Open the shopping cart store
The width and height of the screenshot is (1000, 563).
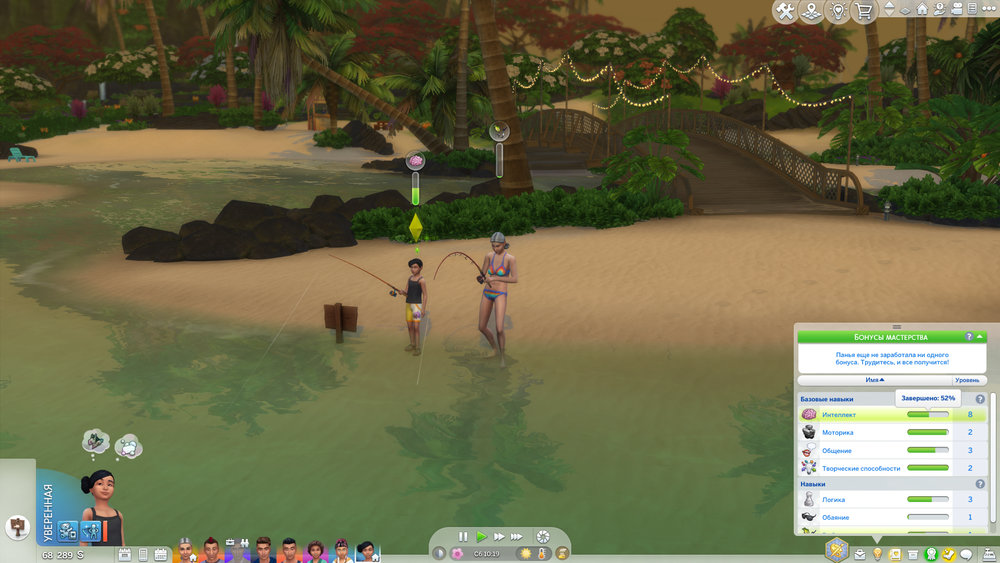(x=864, y=11)
